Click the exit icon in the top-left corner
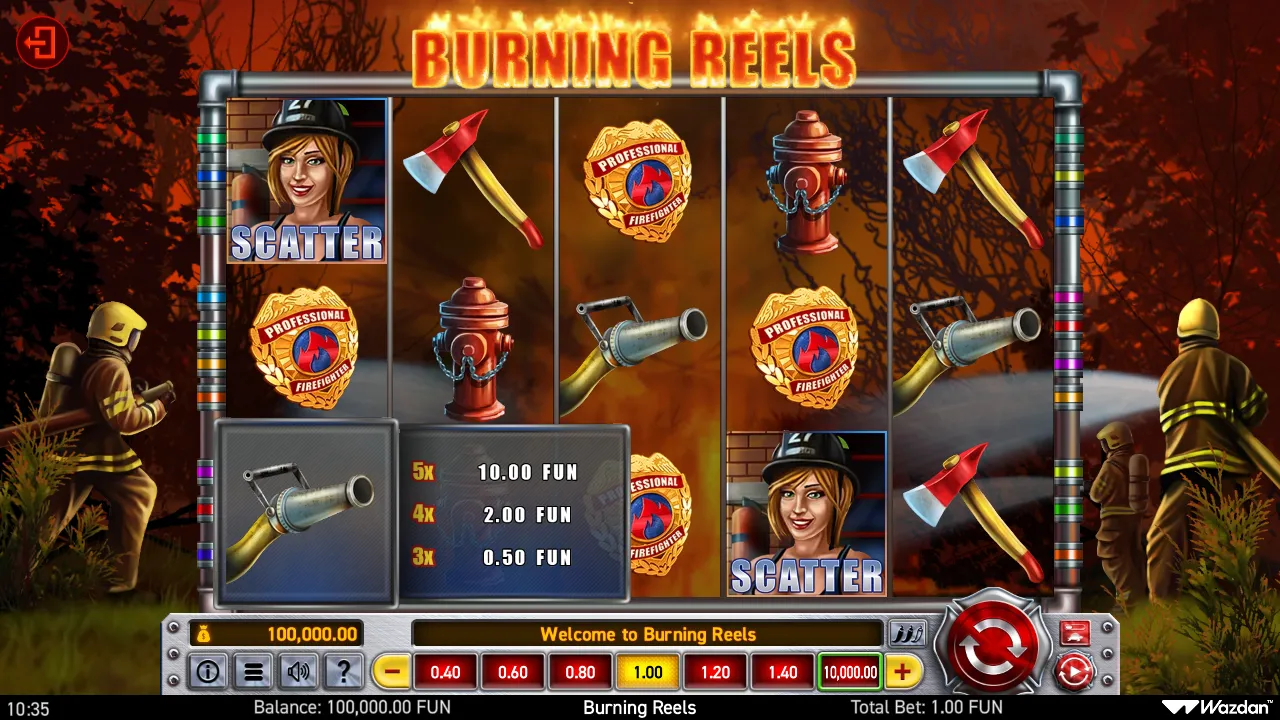The image size is (1280, 720). pos(41,41)
